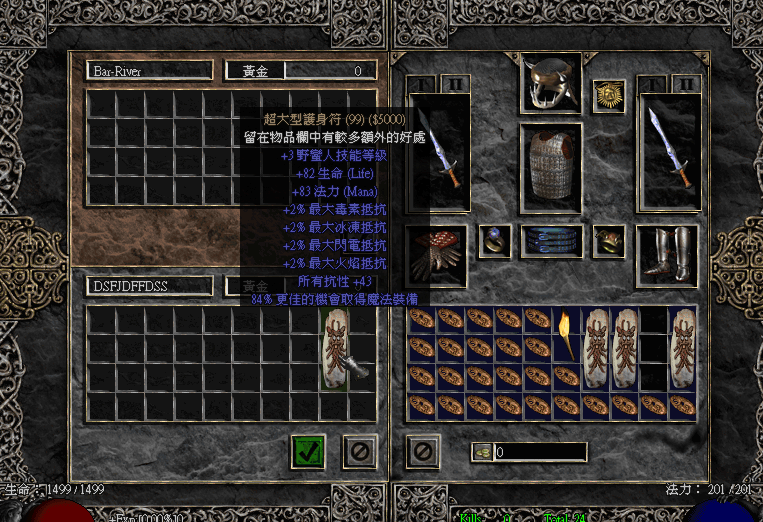Choose weapon set I above the right sword
Screen dimensions: 763x522
click(652, 84)
